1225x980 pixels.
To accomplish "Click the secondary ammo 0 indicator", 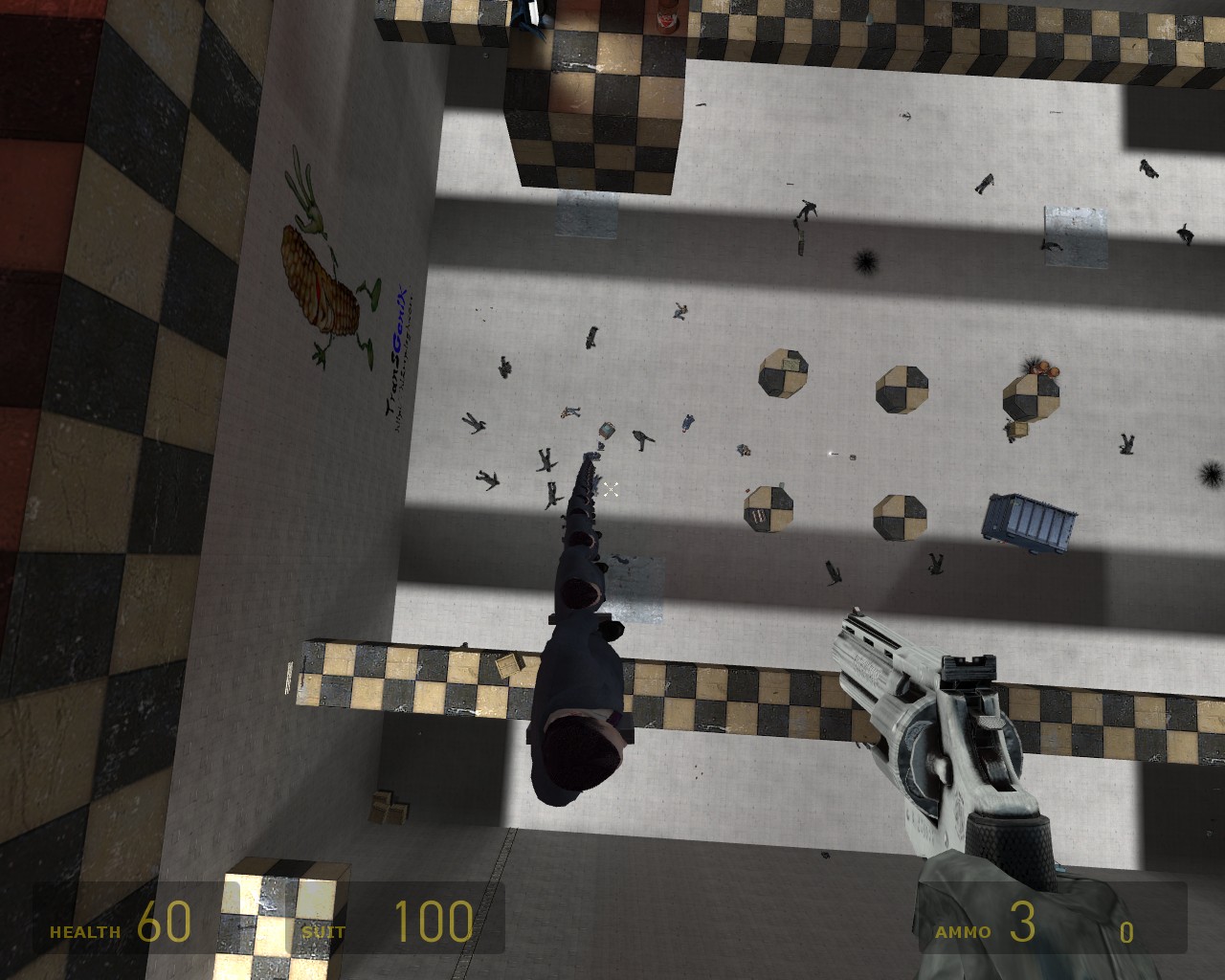I will (1127, 930).
